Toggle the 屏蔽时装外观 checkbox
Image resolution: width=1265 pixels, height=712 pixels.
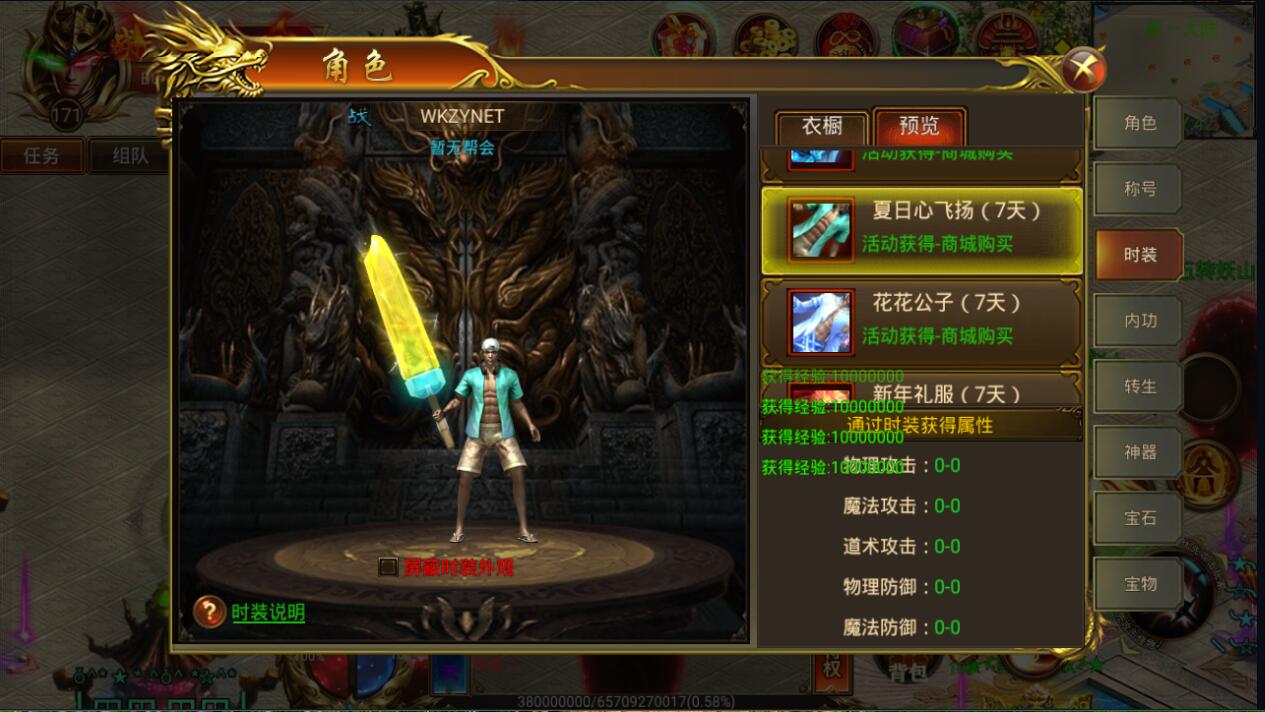[x=389, y=567]
